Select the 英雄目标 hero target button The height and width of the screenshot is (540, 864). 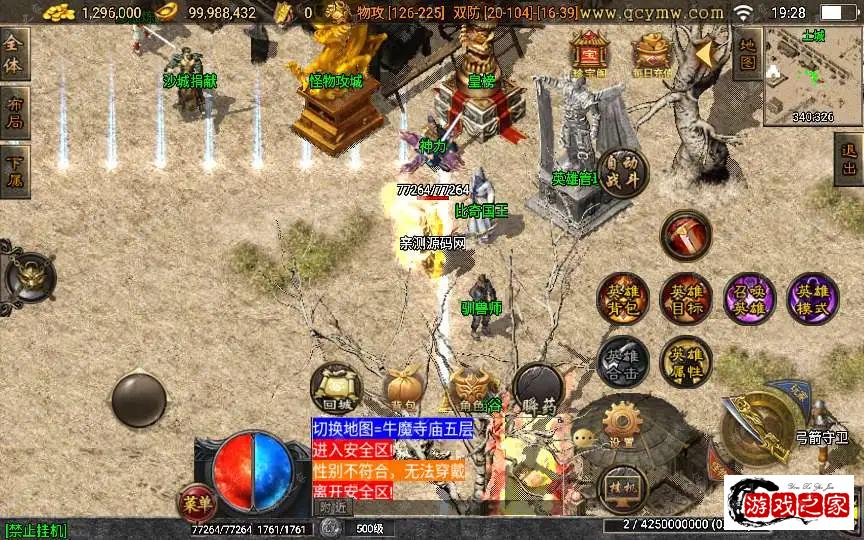685,298
